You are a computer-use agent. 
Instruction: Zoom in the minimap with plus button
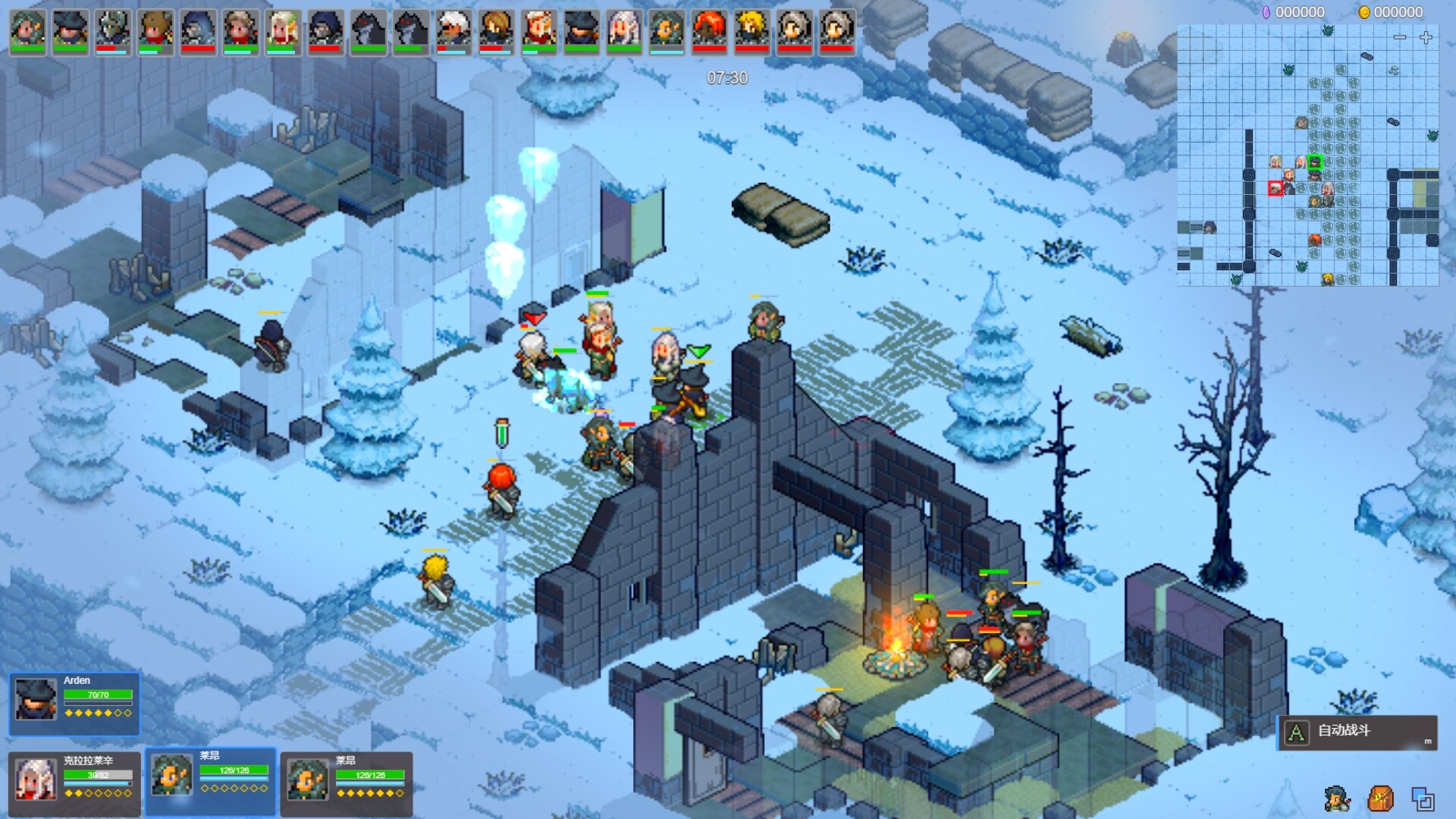(1426, 37)
